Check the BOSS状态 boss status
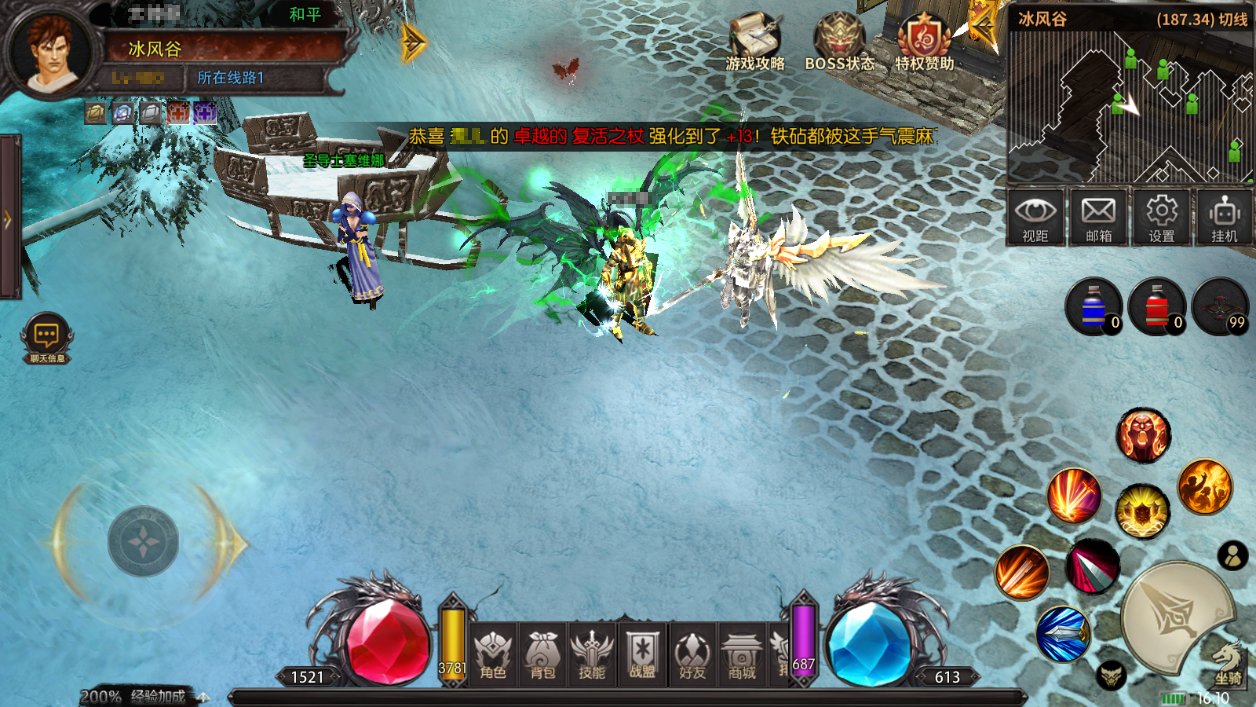Image resolution: width=1256 pixels, height=707 pixels. [x=839, y=42]
